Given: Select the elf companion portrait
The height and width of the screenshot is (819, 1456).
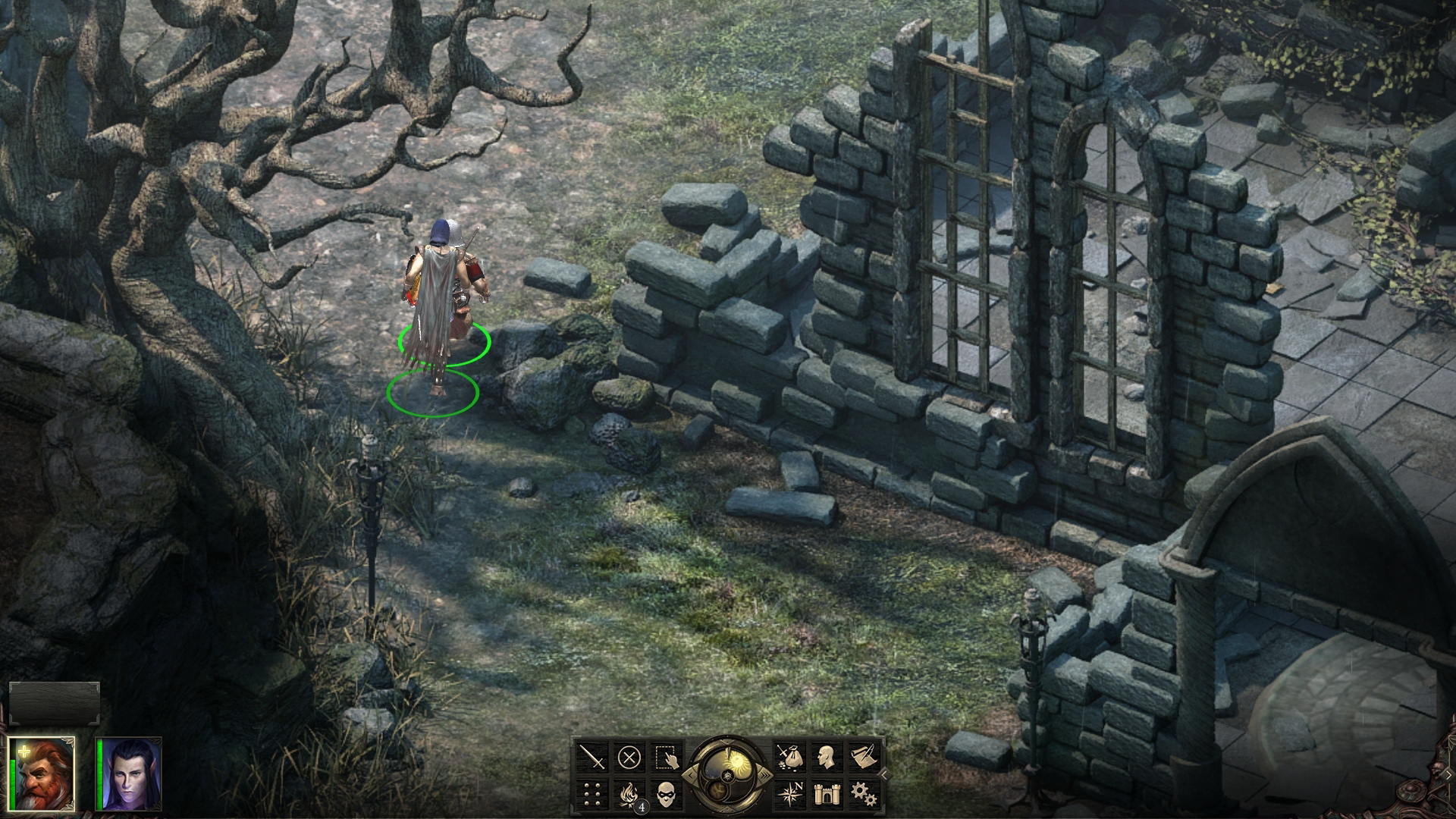Looking at the screenshot, I should click(x=130, y=775).
